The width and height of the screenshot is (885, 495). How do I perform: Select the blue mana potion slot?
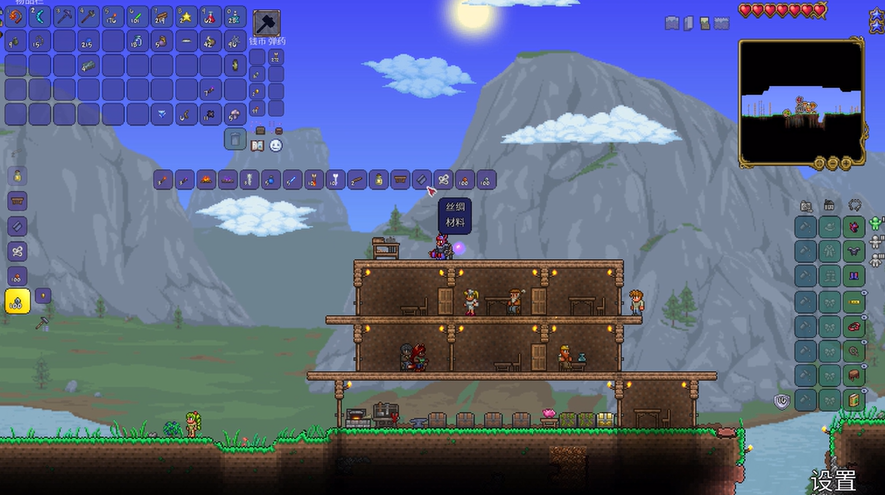(235, 16)
